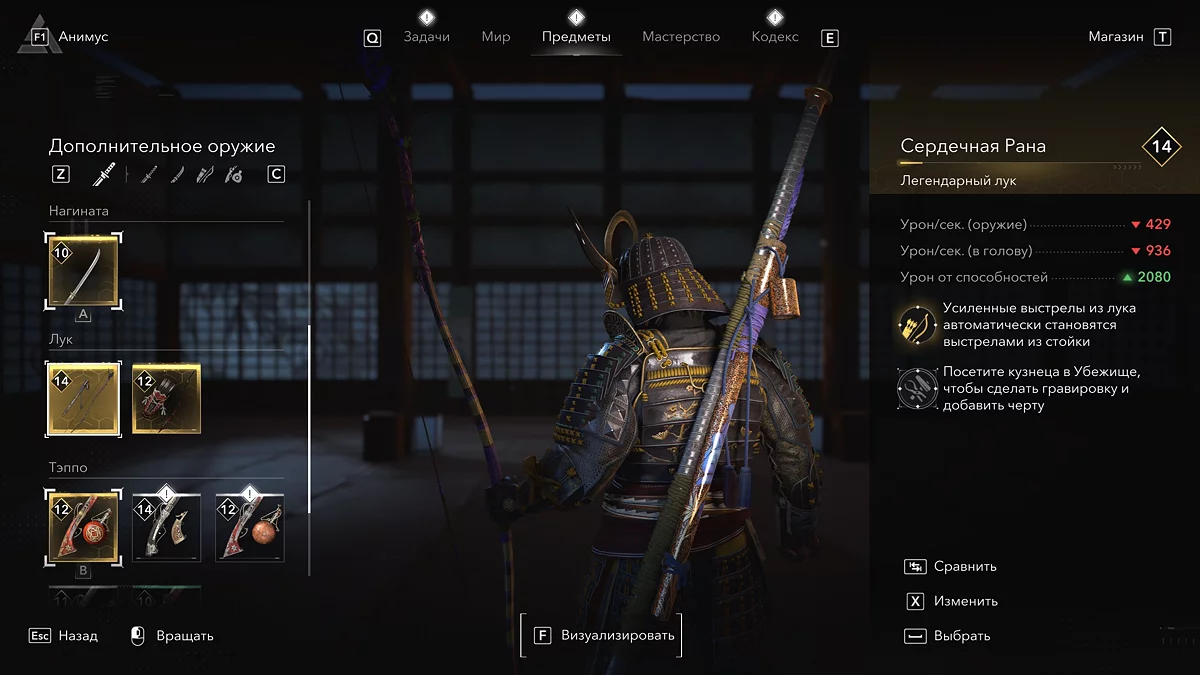Go back with the Назад button
This screenshot has width=1200, height=675.
77,635
